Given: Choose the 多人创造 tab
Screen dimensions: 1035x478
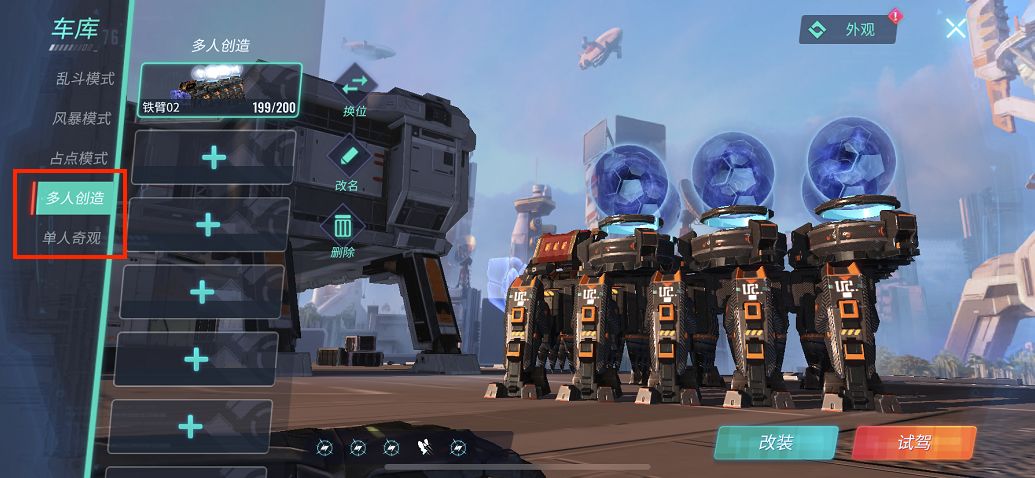Looking at the screenshot, I should (x=74, y=198).
